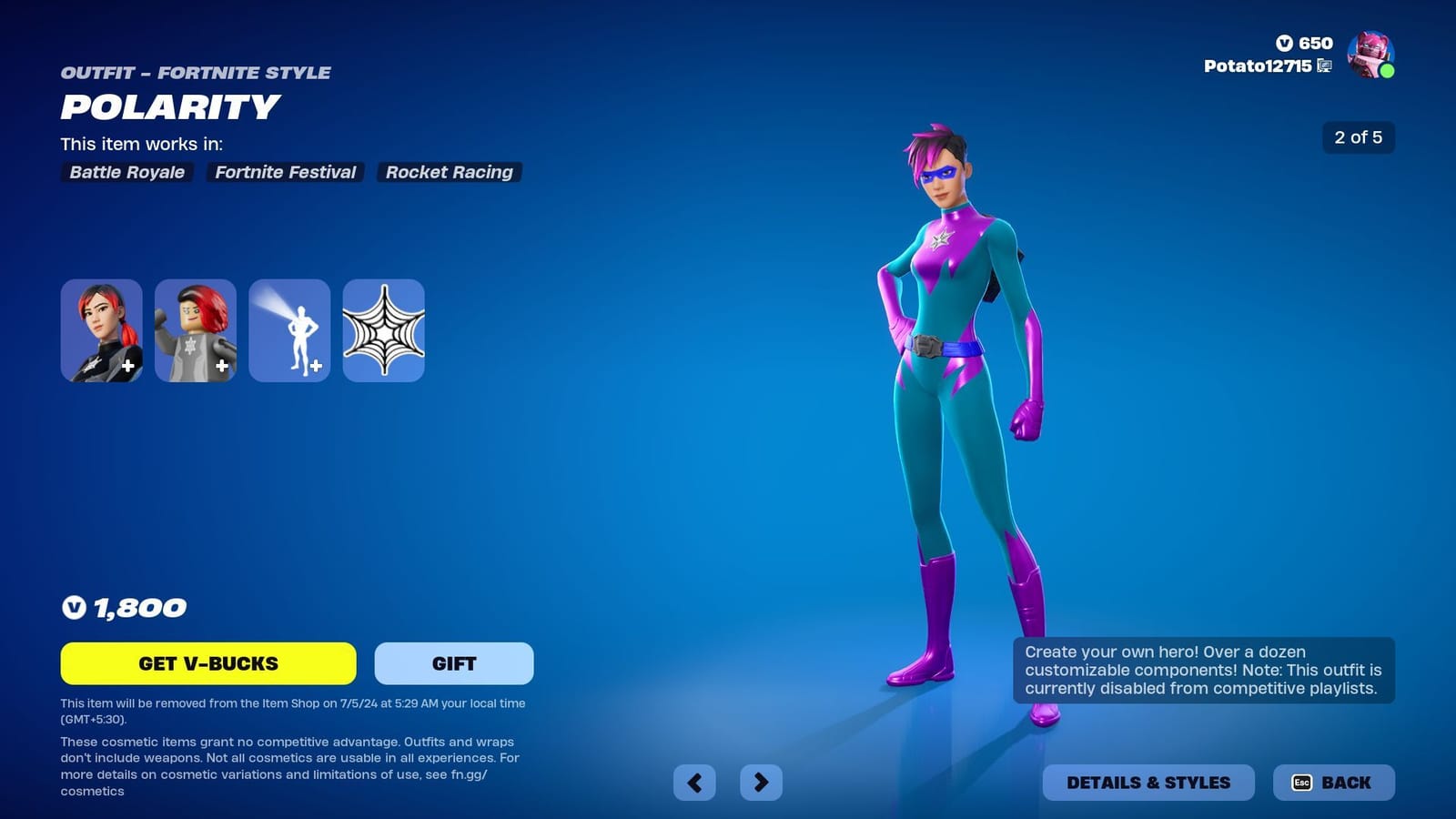The image size is (1456, 819).
Task: Select the Fortnite Festival mode tag
Action: click(x=285, y=172)
